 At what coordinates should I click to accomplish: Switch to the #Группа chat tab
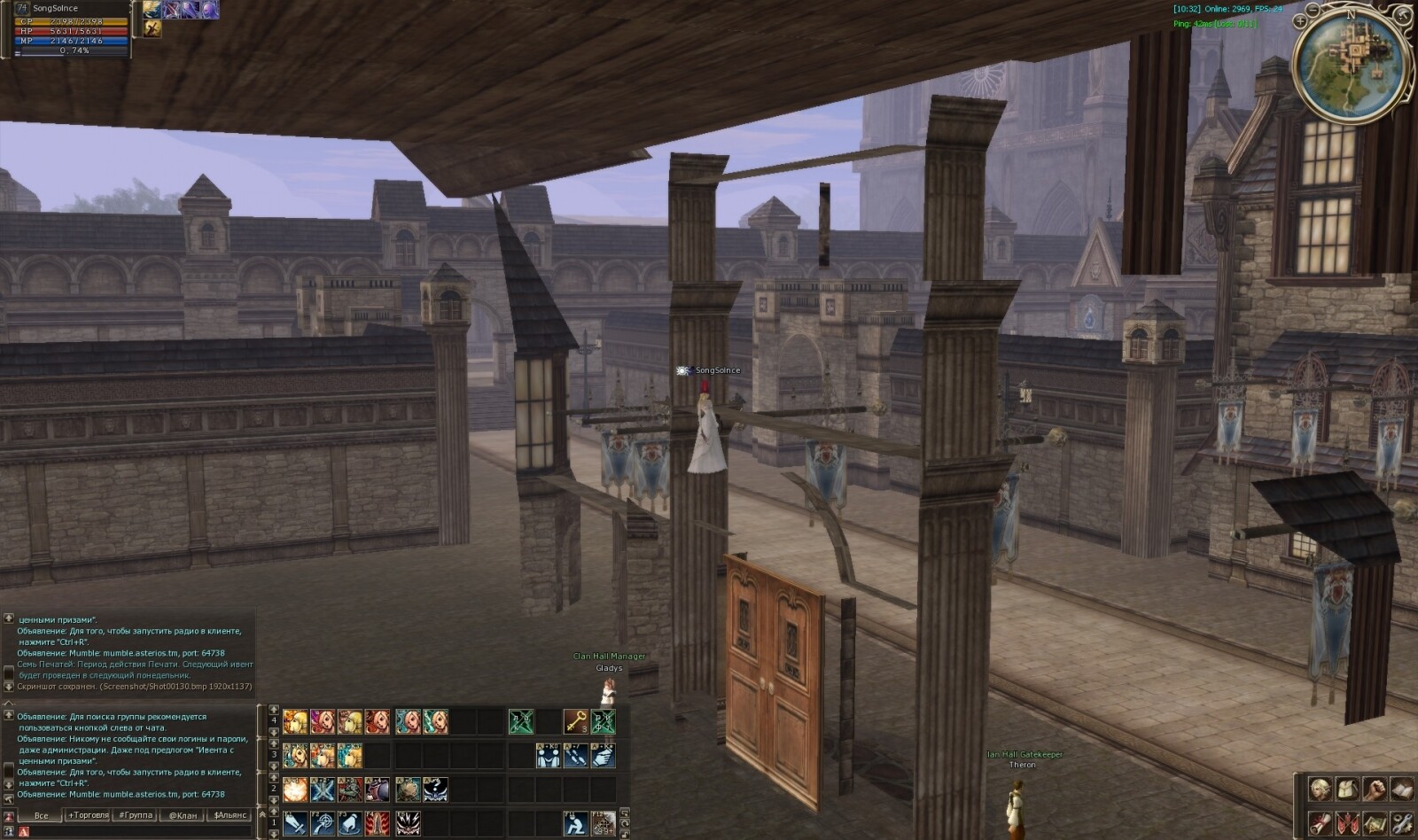coord(136,815)
